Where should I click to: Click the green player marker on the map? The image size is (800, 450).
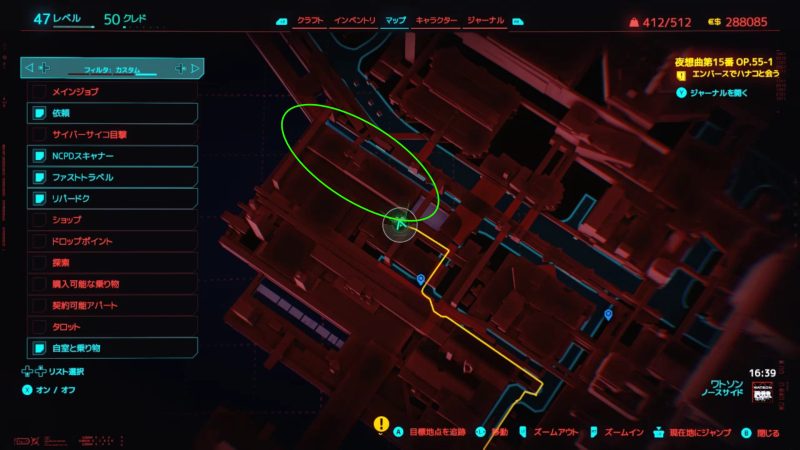pos(400,224)
